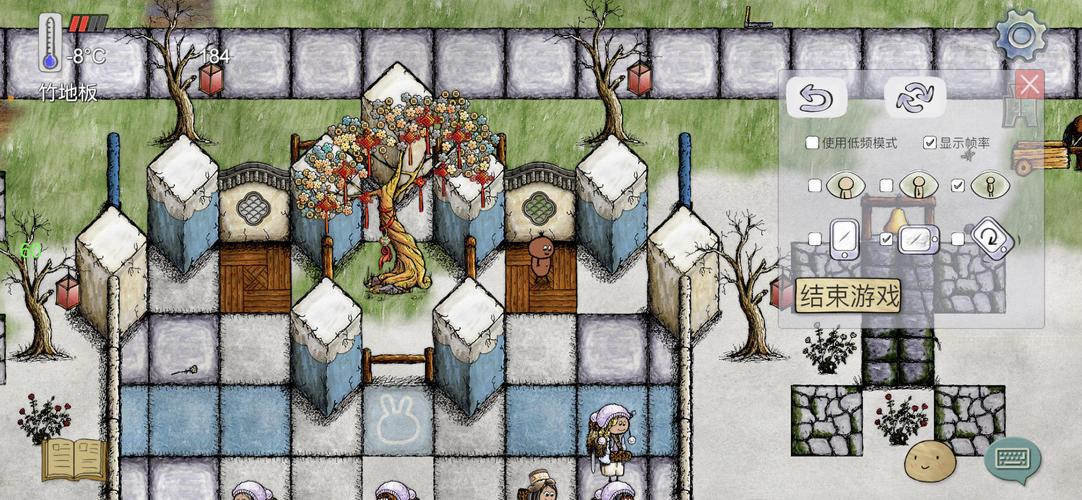Choose the portrait phone orientation checkbox
The width and height of the screenshot is (1082, 500).
coord(815,239)
